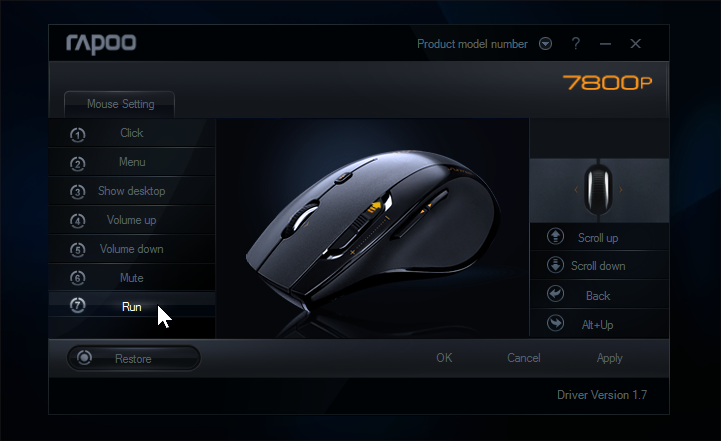721x441 pixels.
Task: Minimize the Rapoo driver window
Action: pos(605,44)
